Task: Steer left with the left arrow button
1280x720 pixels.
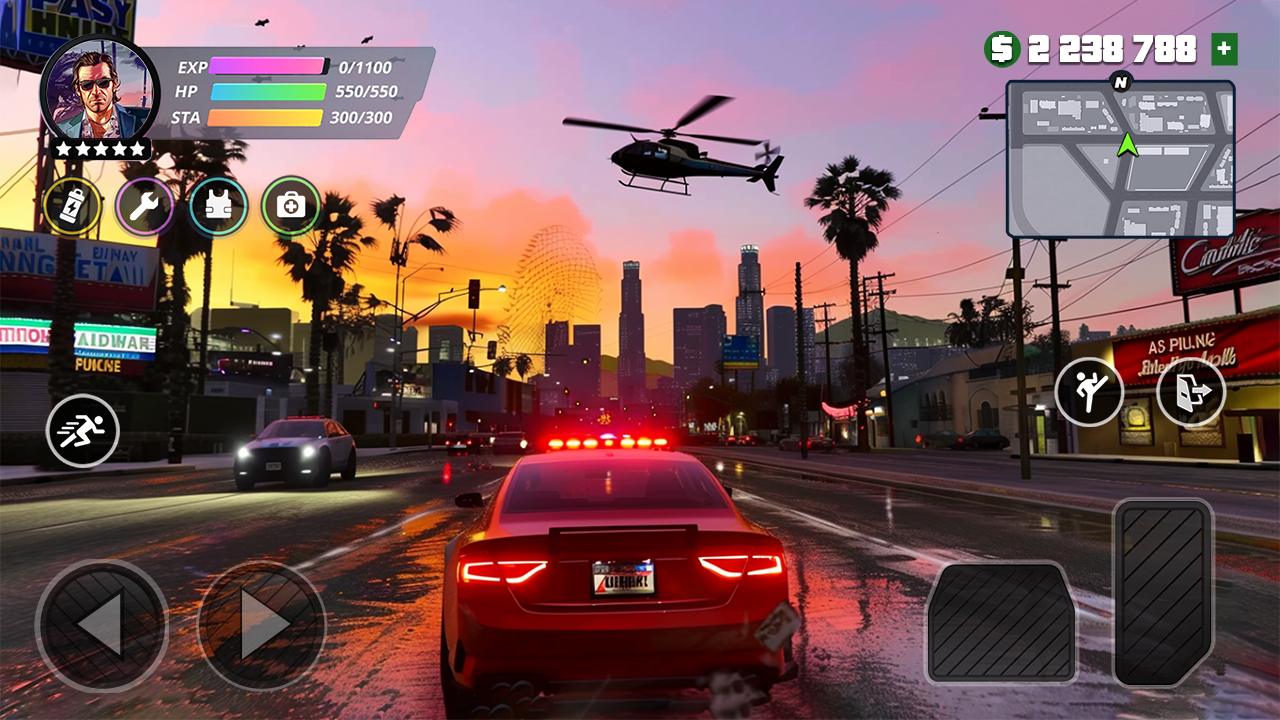Action: (x=101, y=625)
